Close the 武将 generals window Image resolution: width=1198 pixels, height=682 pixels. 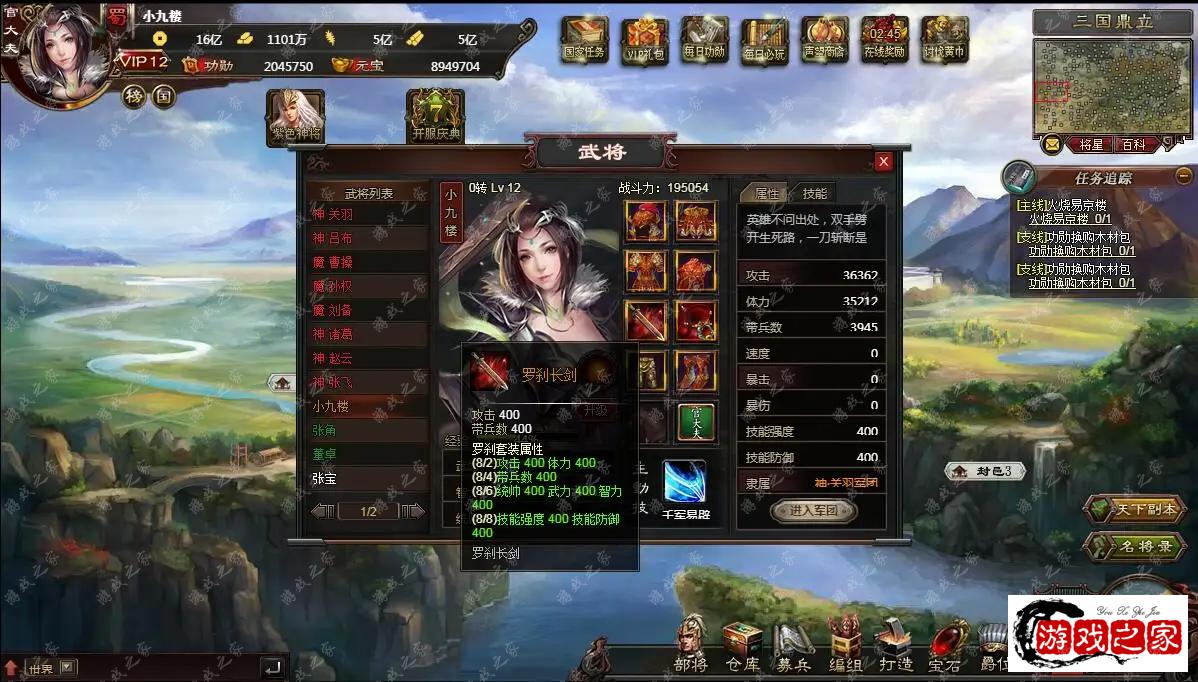click(883, 162)
